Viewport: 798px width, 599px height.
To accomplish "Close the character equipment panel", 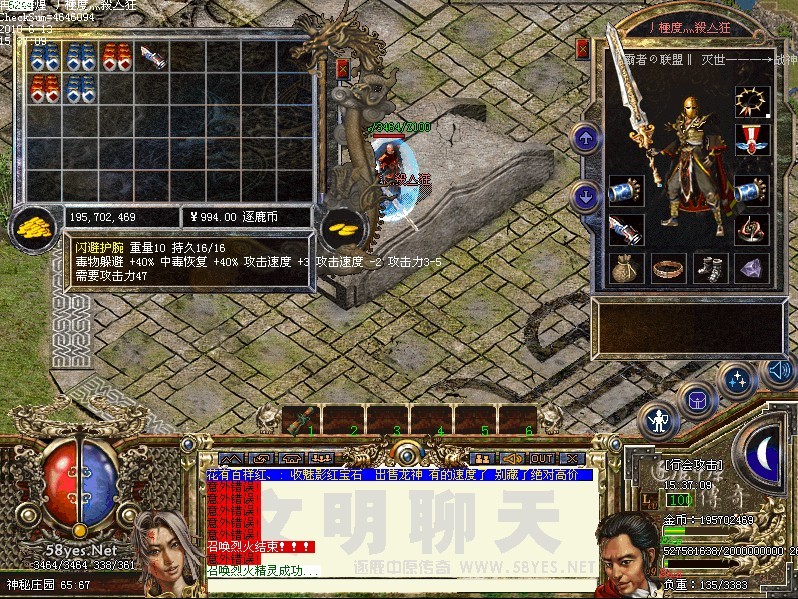I will [583, 47].
